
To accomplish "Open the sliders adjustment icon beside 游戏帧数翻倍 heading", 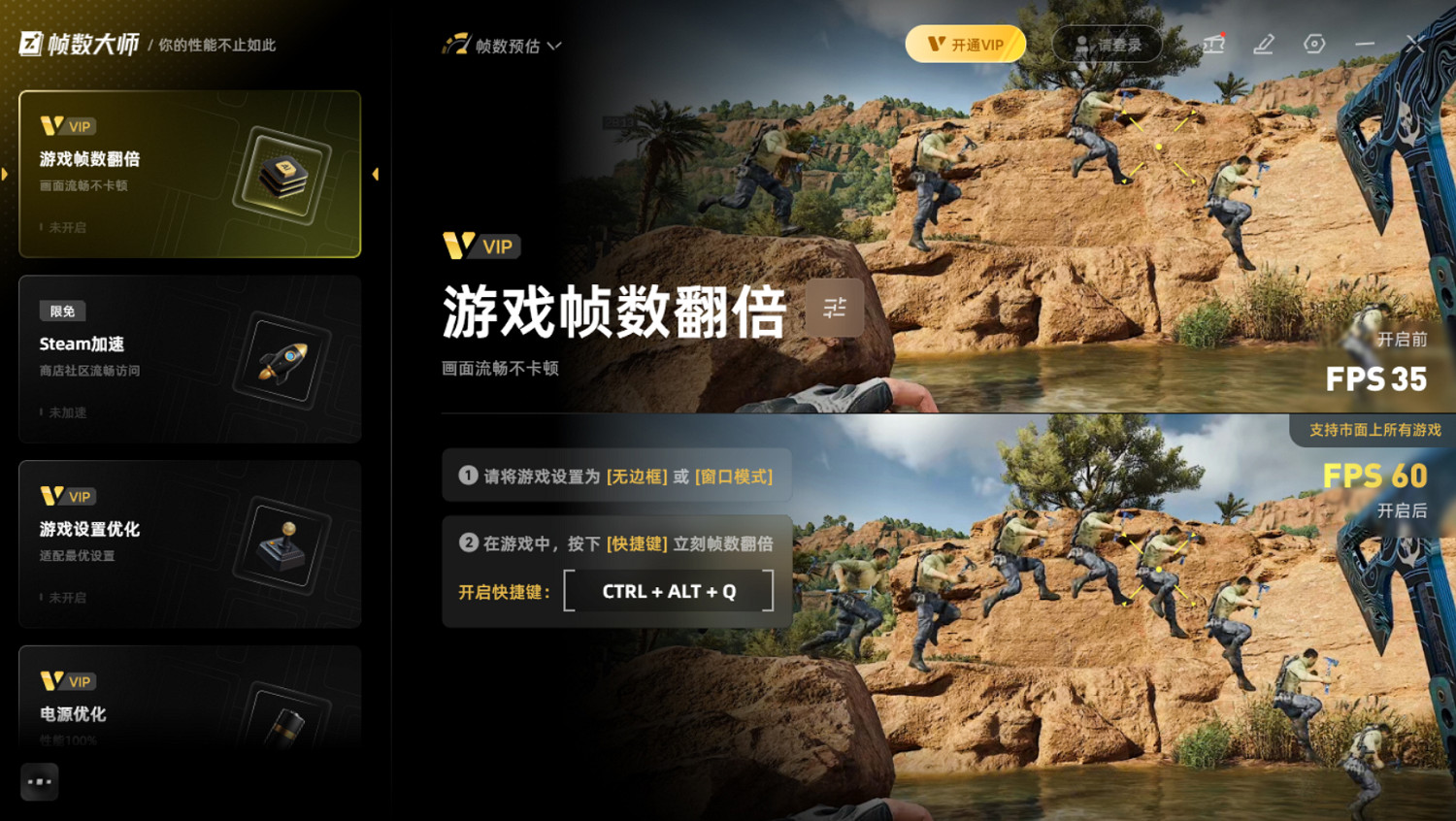I will (835, 307).
